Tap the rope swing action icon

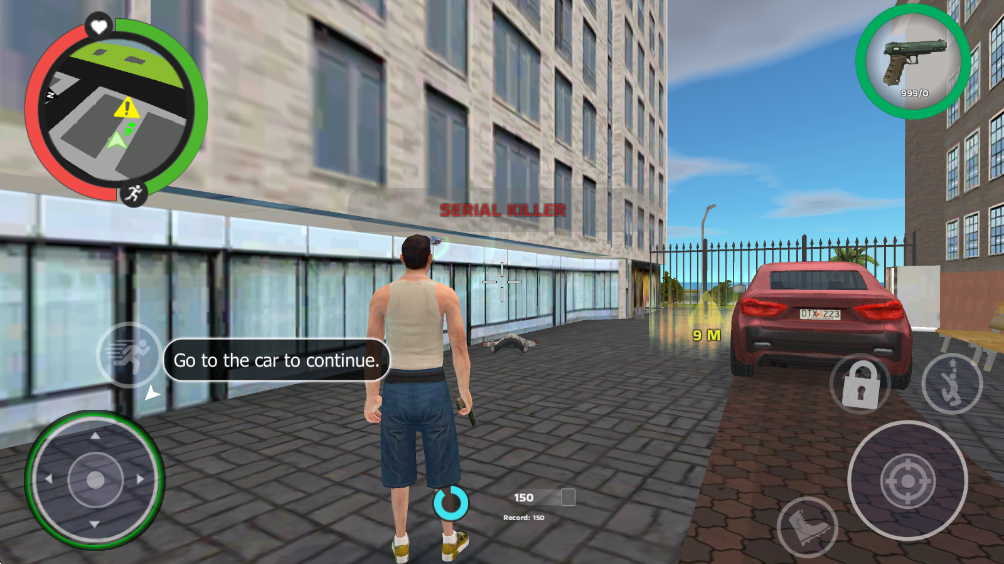951,383
